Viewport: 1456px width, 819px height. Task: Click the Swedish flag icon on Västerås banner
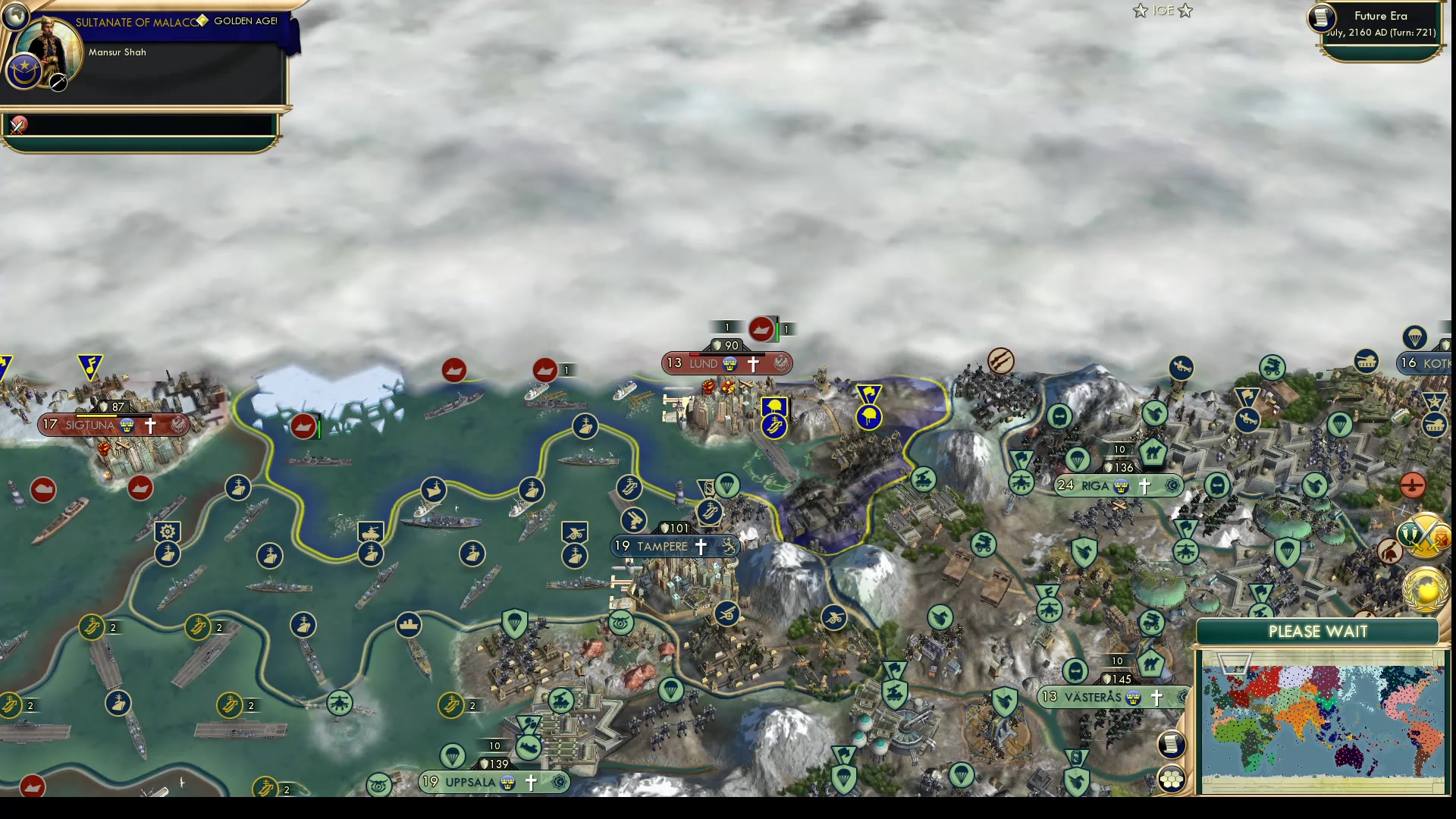click(x=1134, y=696)
